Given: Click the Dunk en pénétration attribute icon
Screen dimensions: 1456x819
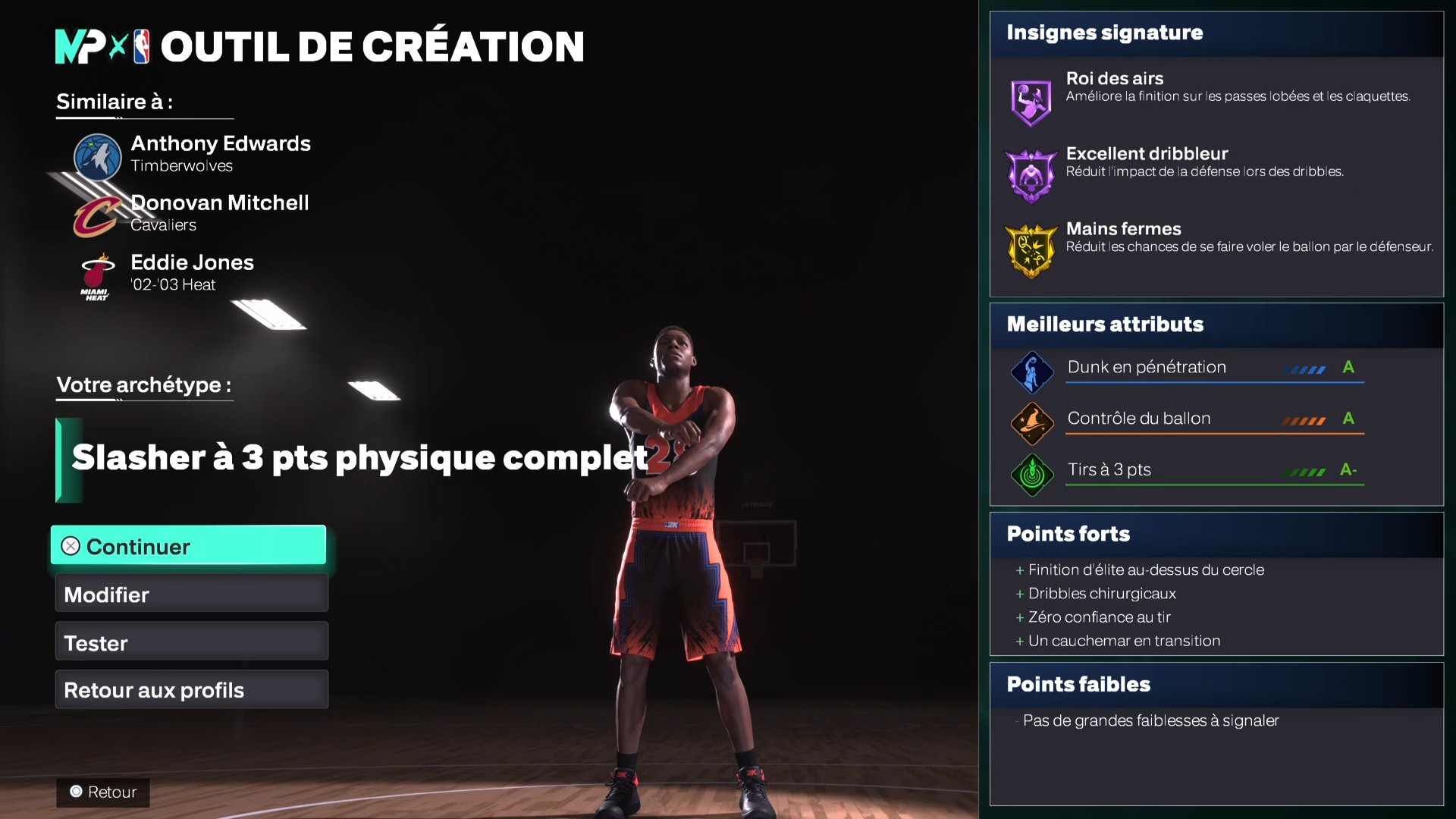Looking at the screenshot, I should tap(1032, 372).
